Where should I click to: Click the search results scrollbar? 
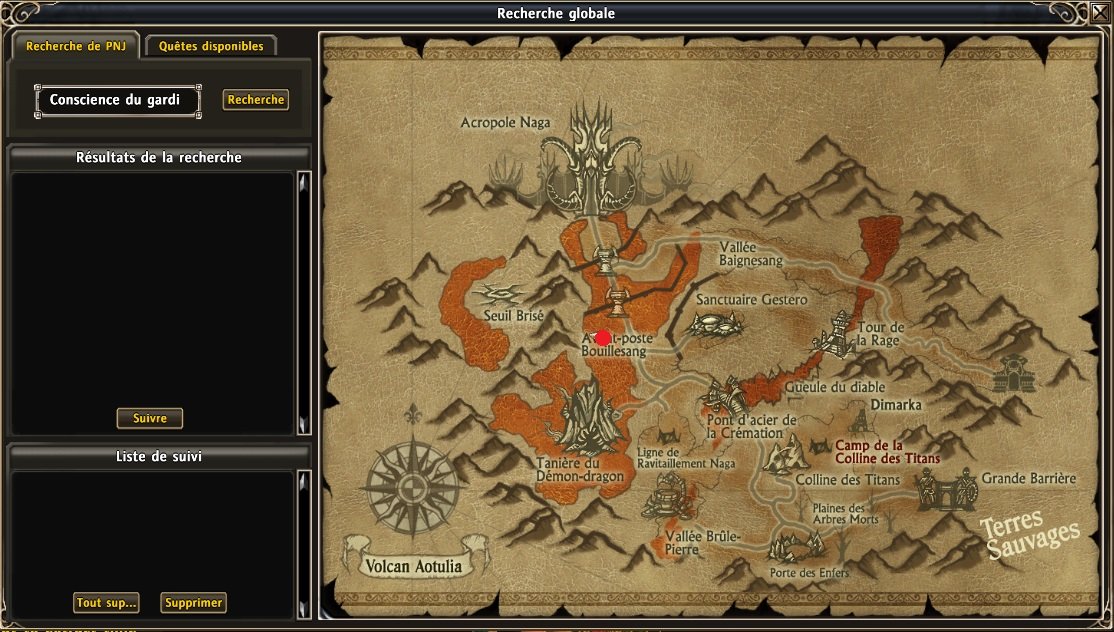pos(304,300)
